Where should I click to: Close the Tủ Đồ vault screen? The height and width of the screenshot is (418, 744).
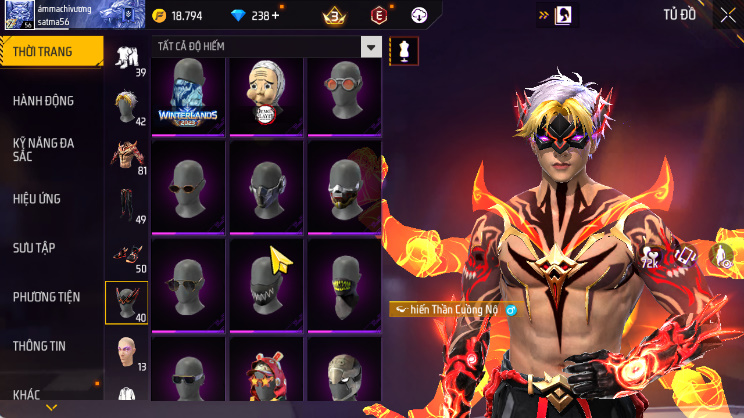(727, 16)
